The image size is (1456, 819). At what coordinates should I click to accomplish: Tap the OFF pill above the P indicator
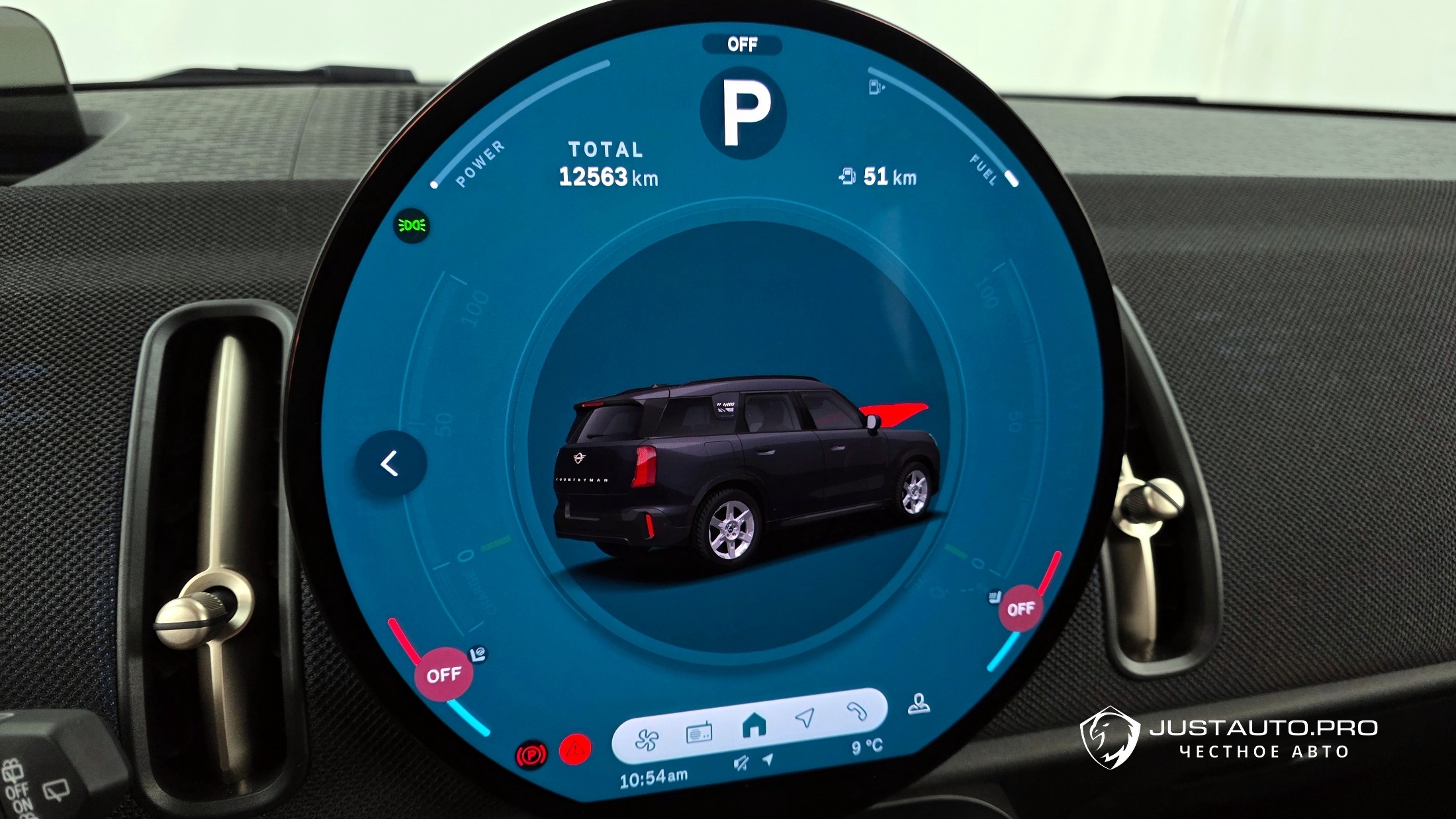pyautogui.click(x=742, y=44)
